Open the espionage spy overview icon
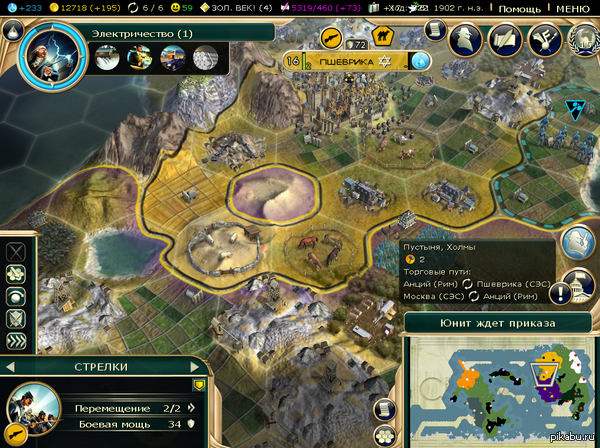This screenshot has height=448, width=600. 463,39
